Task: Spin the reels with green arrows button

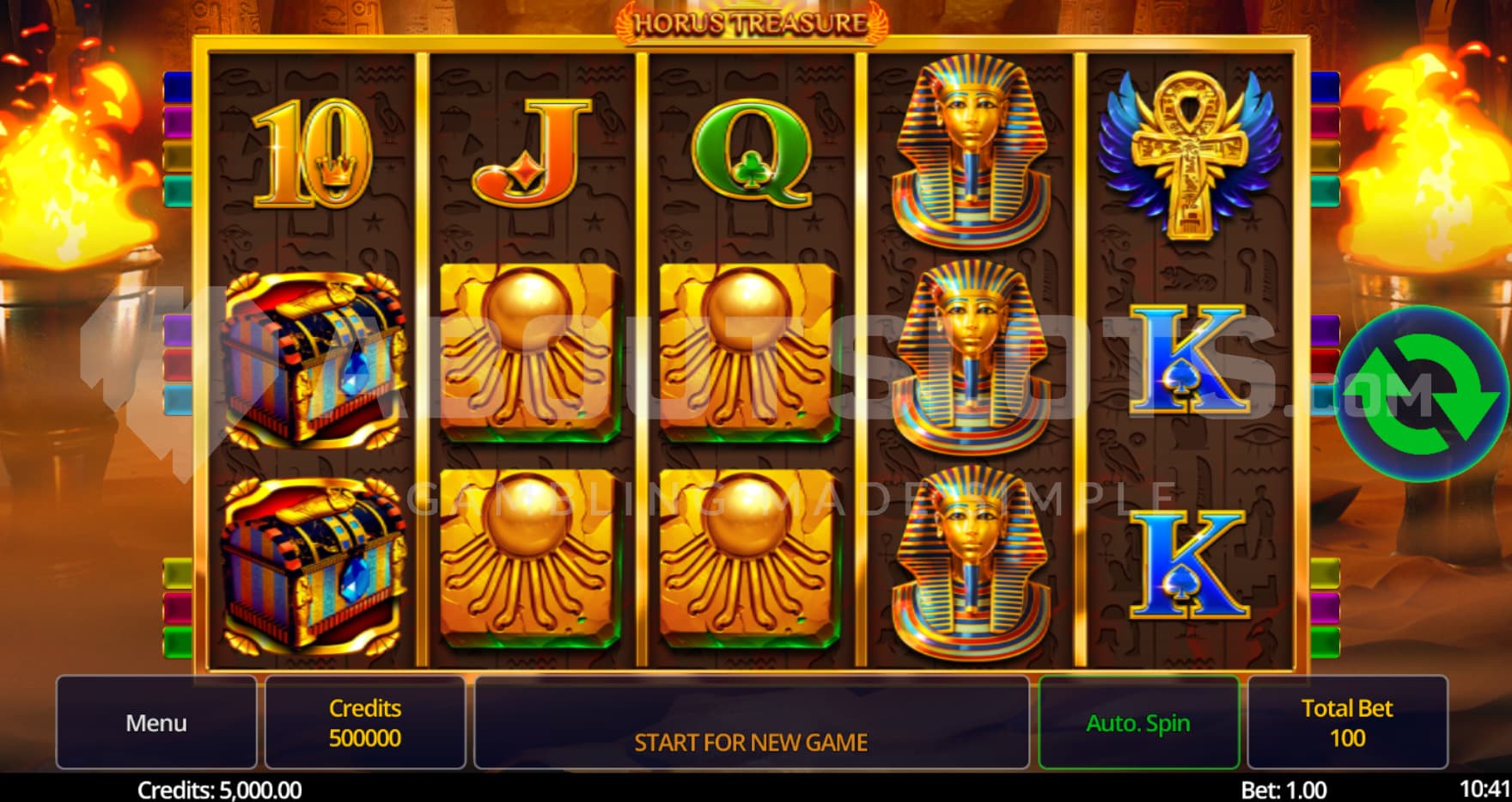Action: click(x=1422, y=394)
